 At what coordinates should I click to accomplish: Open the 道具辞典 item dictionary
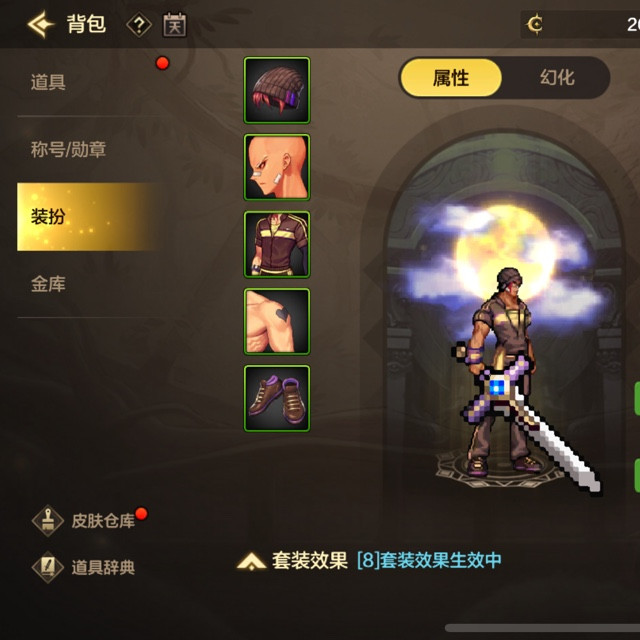(88, 567)
